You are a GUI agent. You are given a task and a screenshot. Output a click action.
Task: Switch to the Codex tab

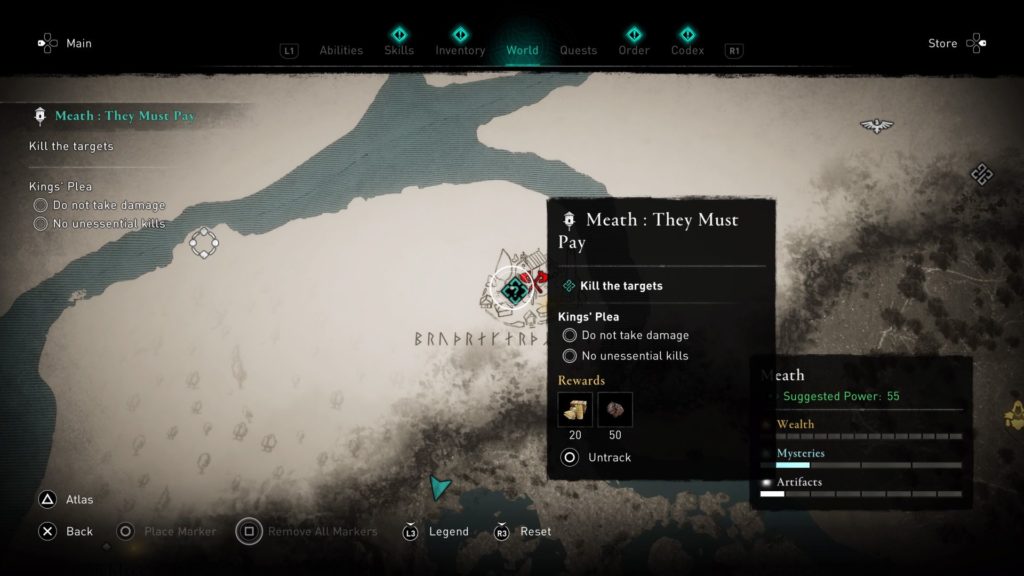pos(687,50)
